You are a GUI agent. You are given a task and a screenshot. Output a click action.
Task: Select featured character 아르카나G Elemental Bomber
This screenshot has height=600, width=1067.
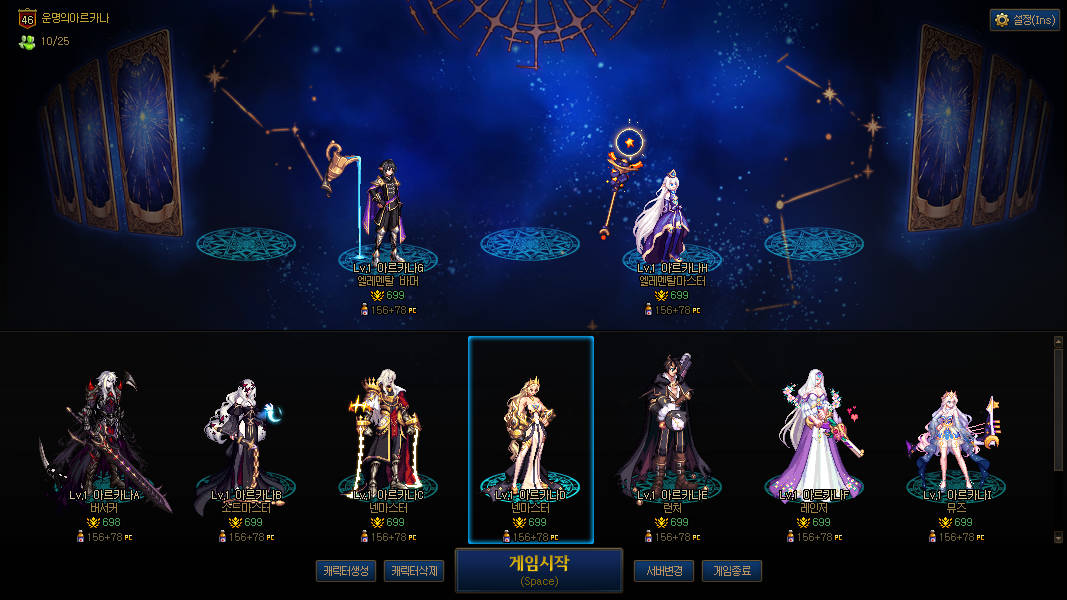(x=388, y=215)
